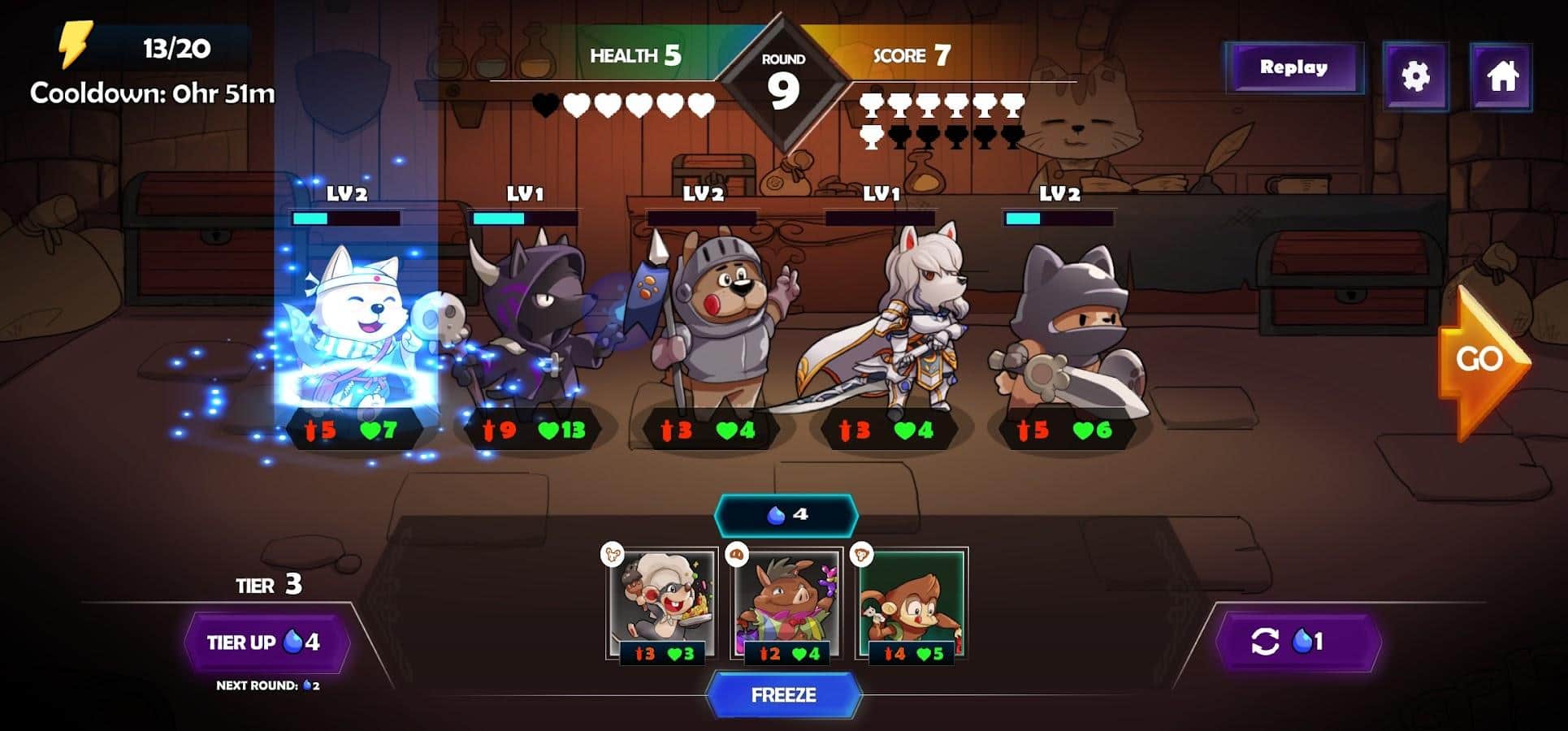
Task: Return to the home screen
Action: (x=1501, y=76)
